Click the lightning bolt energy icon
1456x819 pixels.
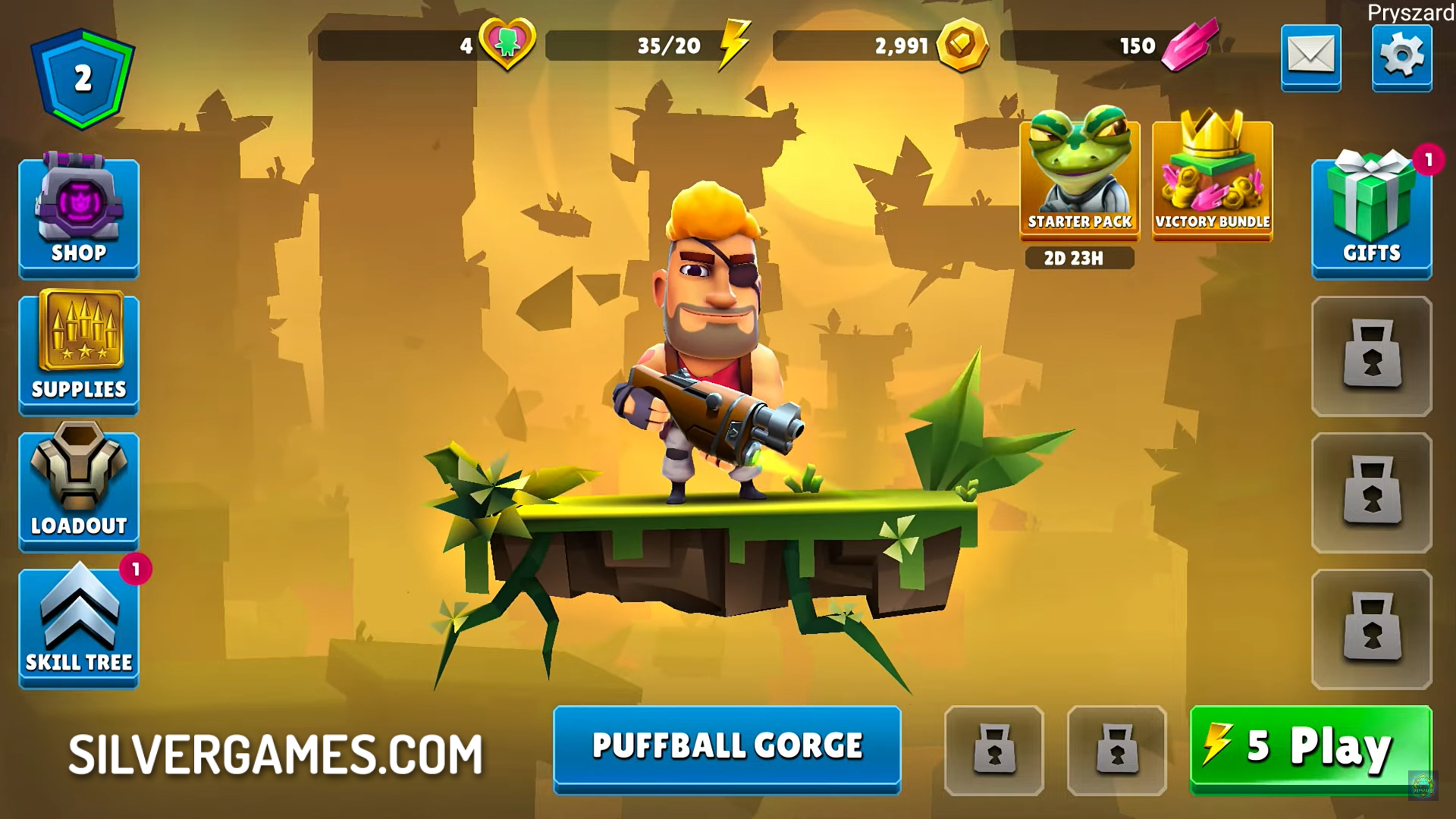pyautogui.click(x=734, y=45)
